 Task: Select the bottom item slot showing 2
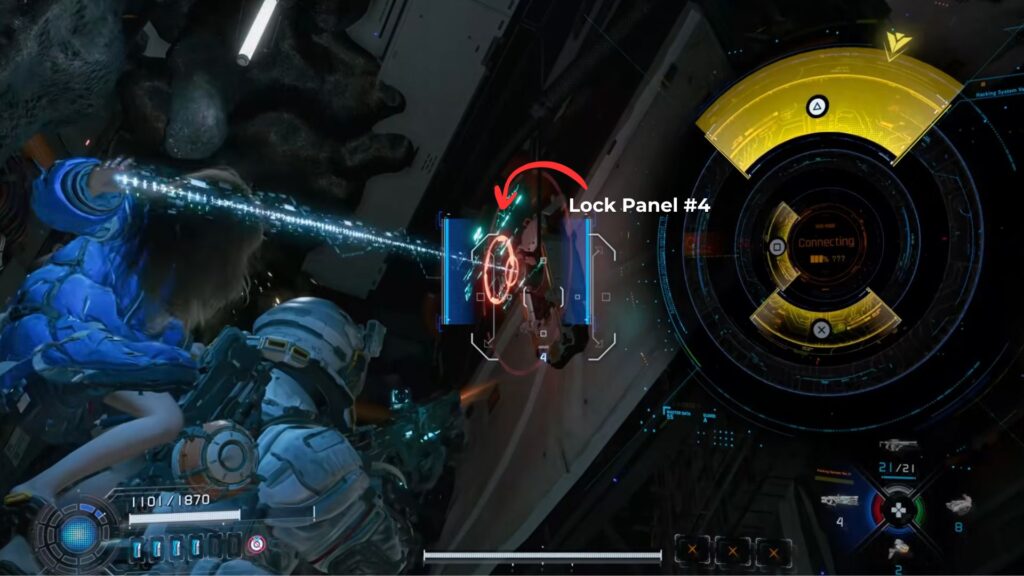click(x=899, y=548)
